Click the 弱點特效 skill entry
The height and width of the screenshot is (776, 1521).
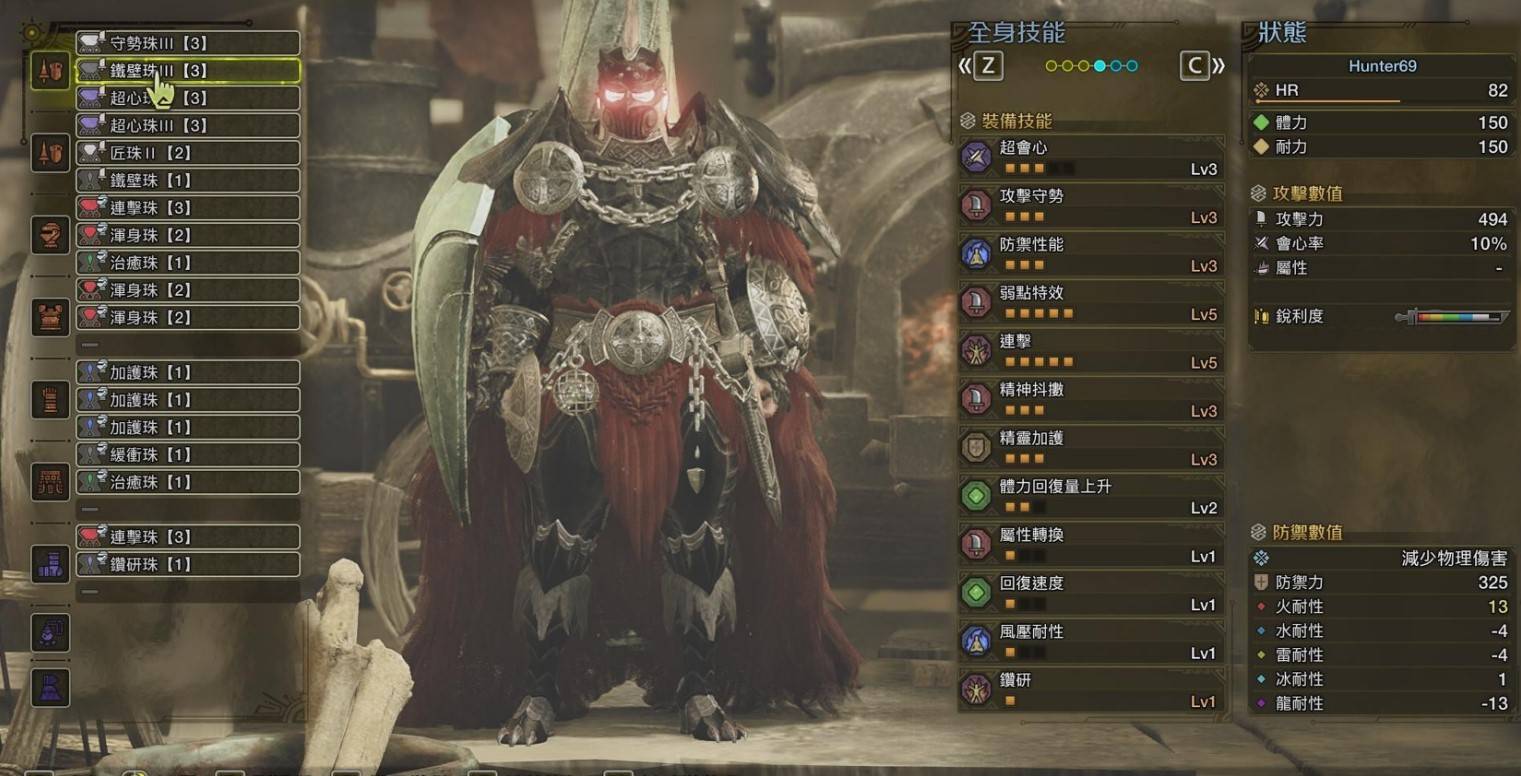[1091, 303]
